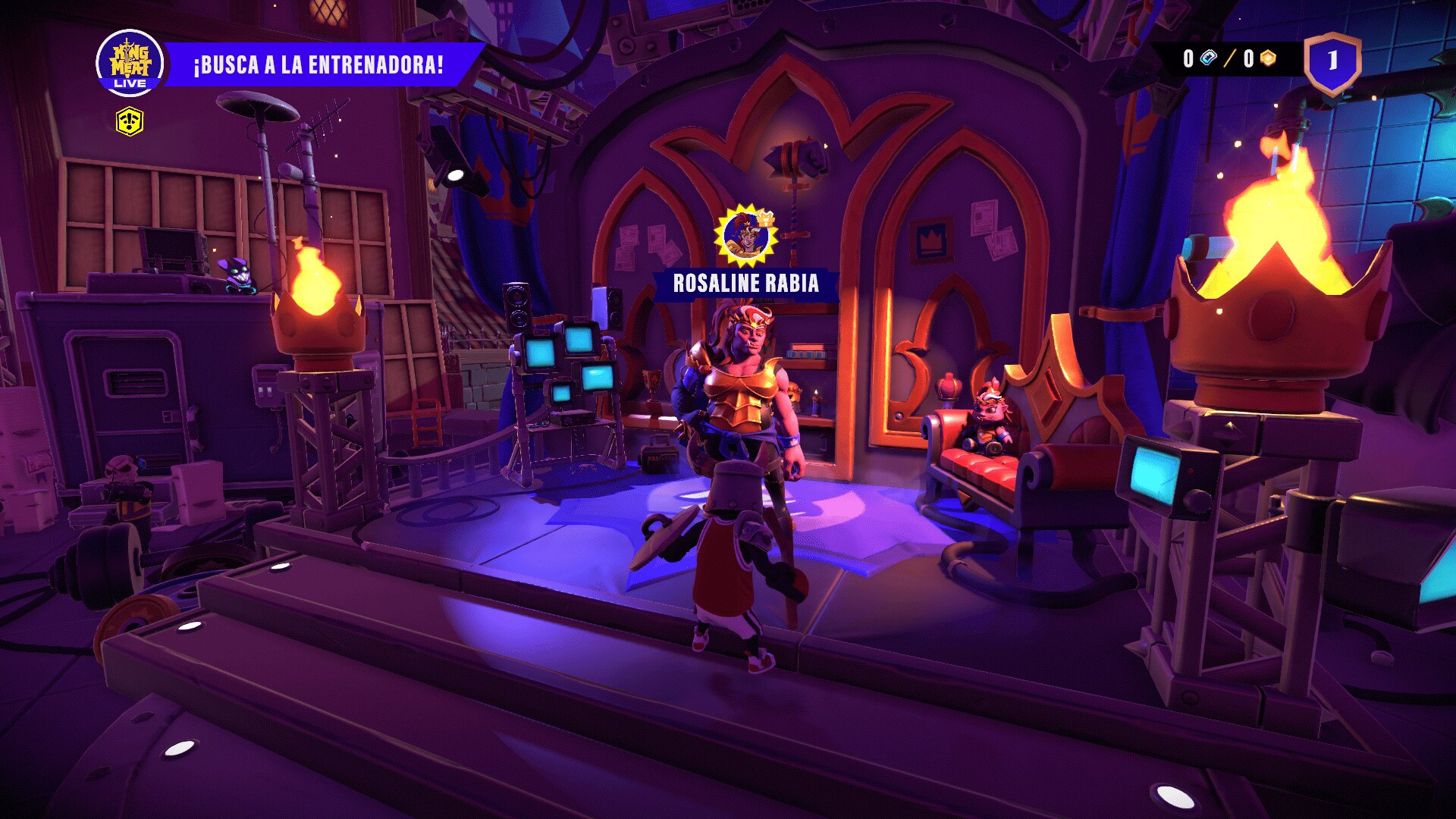Open the level 1 shield badge
The width and height of the screenshot is (1456, 819).
(x=1332, y=62)
